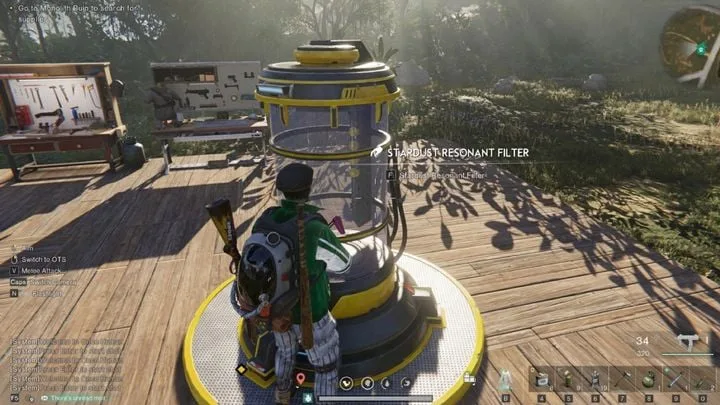720x405 pixels.
Task: Pick the hotbar item in slot 6
Action: pos(594,380)
